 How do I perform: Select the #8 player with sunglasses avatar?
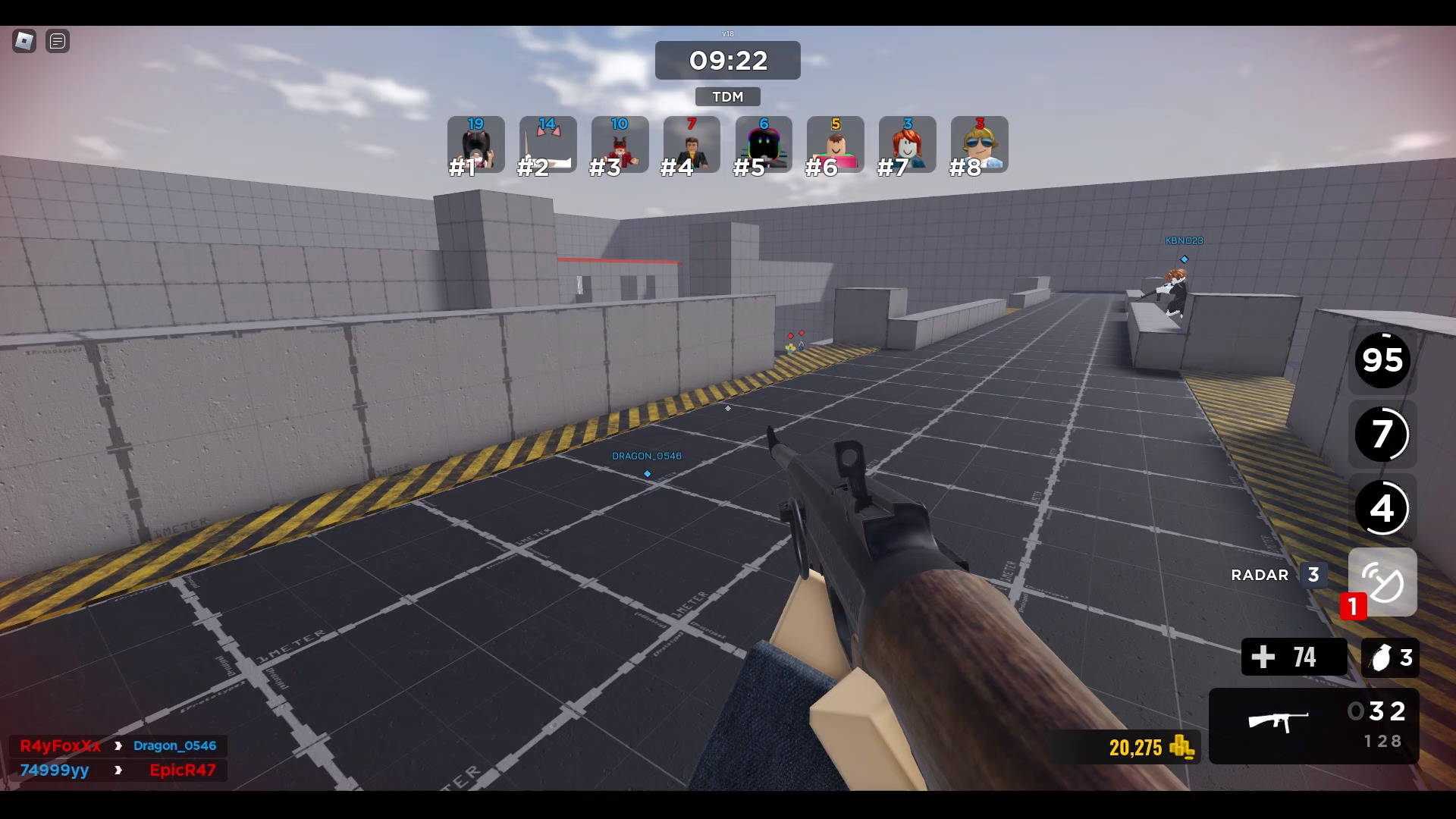point(979,144)
